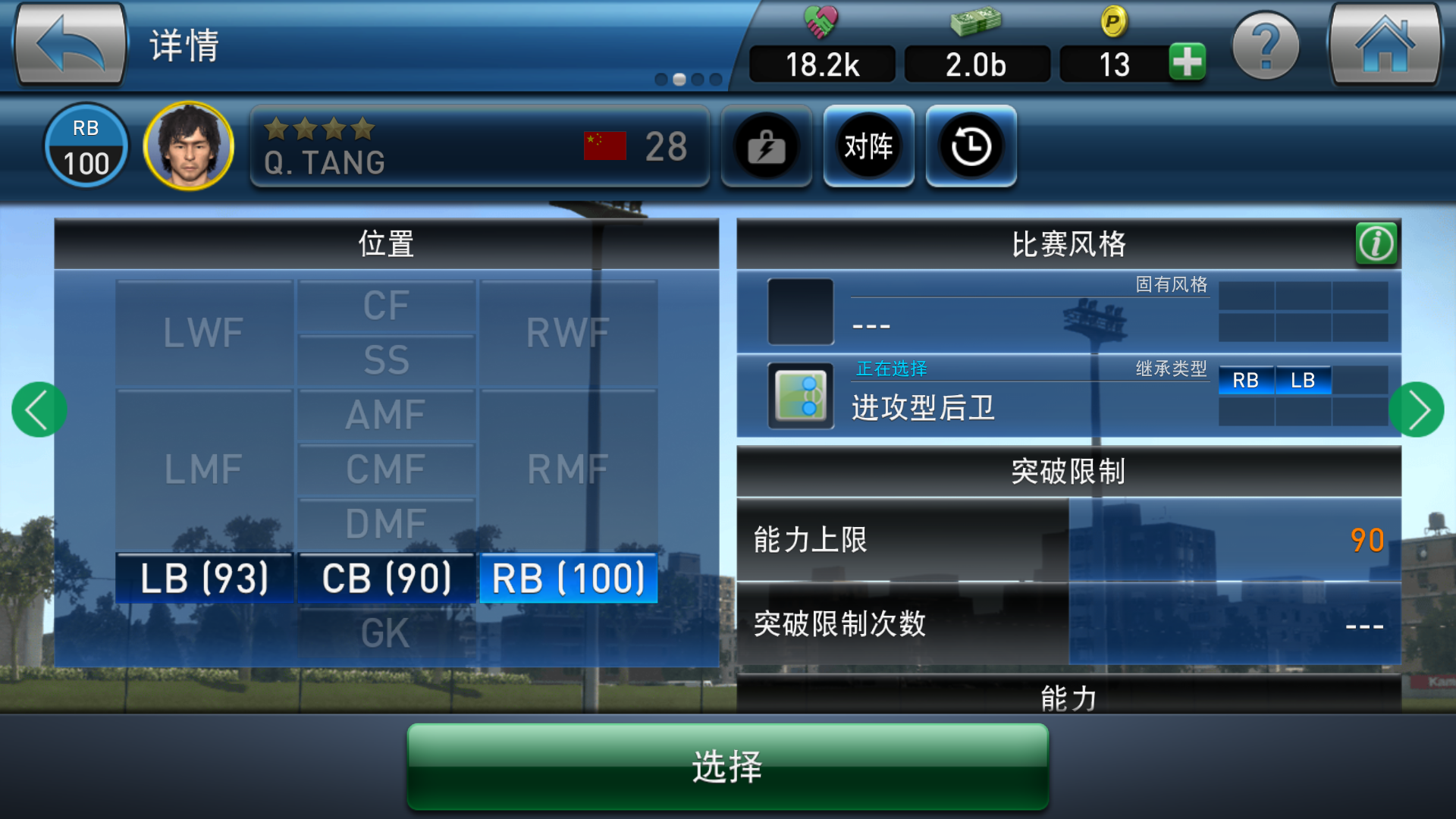This screenshot has height=819, width=1456.
Task: Open the player lock/energy icon
Action: (766, 146)
